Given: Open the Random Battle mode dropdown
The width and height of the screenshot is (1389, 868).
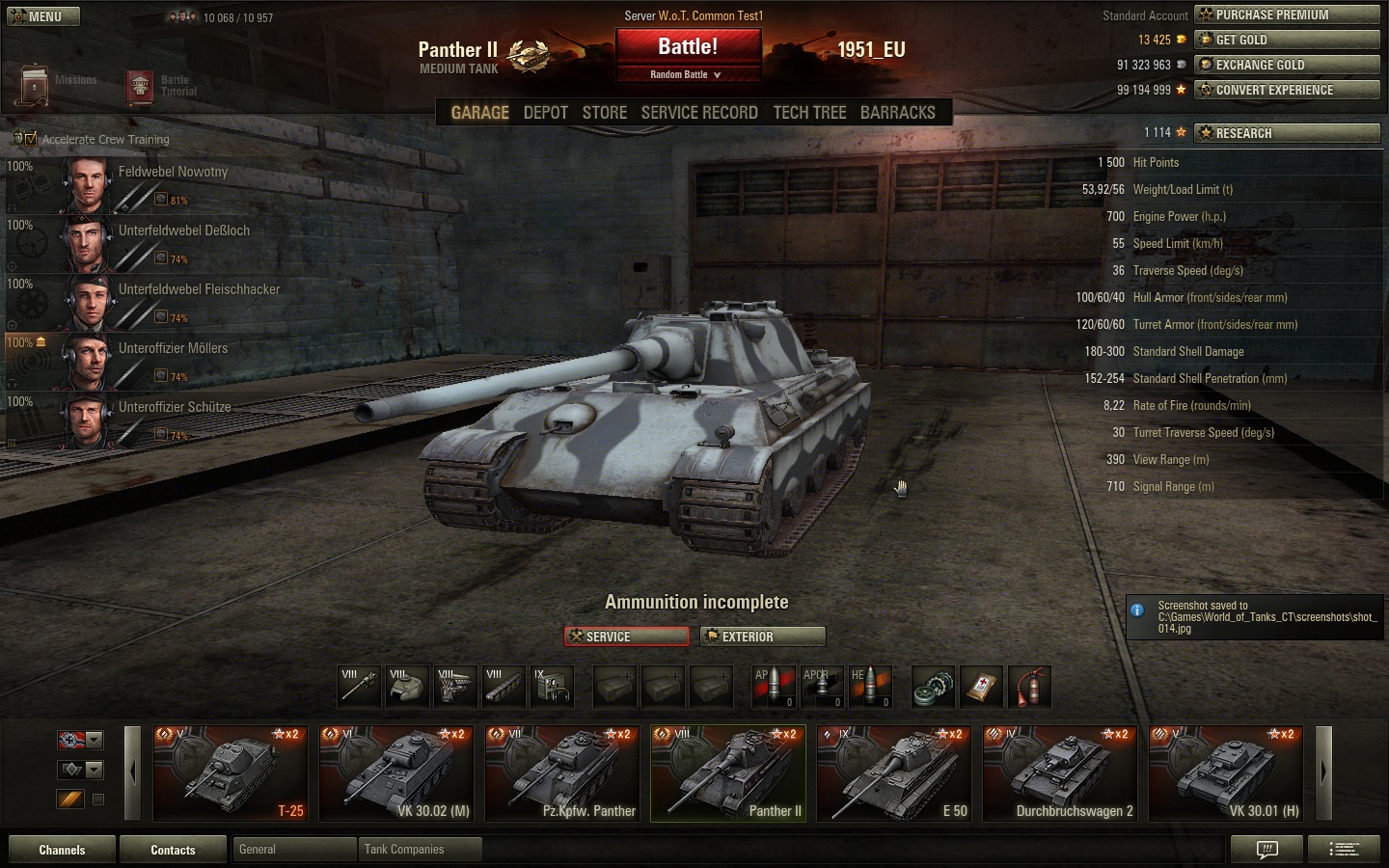Looking at the screenshot, I should pyautogui.click(x=687, y=75).
